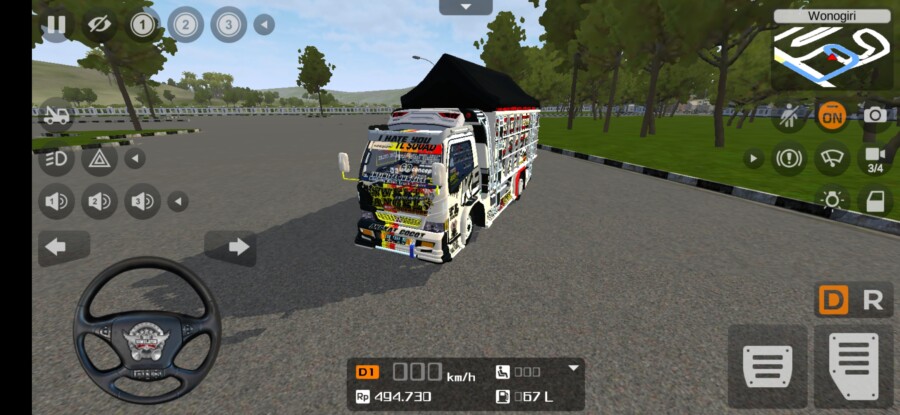This screenshot has height=415, width=900.
Task: Engage the parking brake
Action: (x=788, y=158)
